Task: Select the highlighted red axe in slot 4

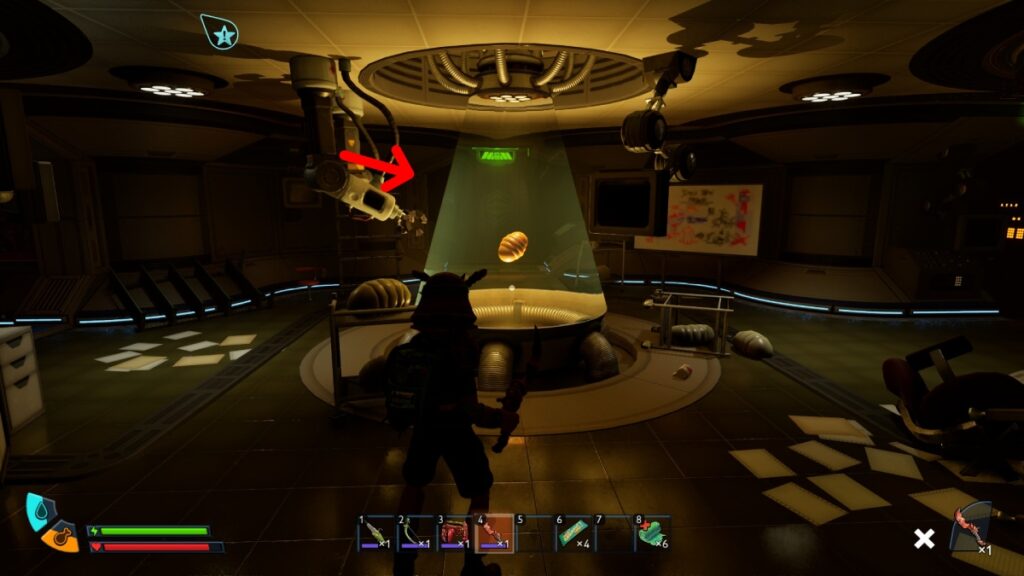Action: pos(493,533)
